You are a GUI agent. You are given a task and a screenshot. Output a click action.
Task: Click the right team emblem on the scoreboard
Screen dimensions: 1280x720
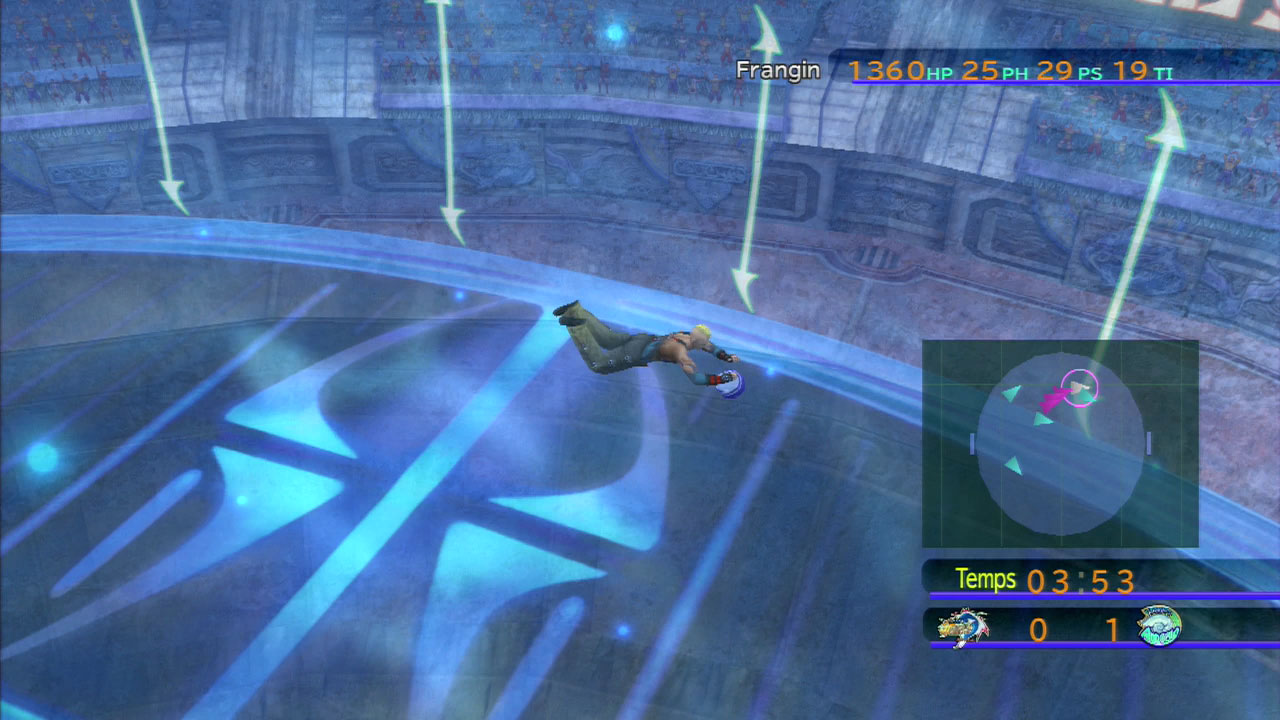point(1159,627)
